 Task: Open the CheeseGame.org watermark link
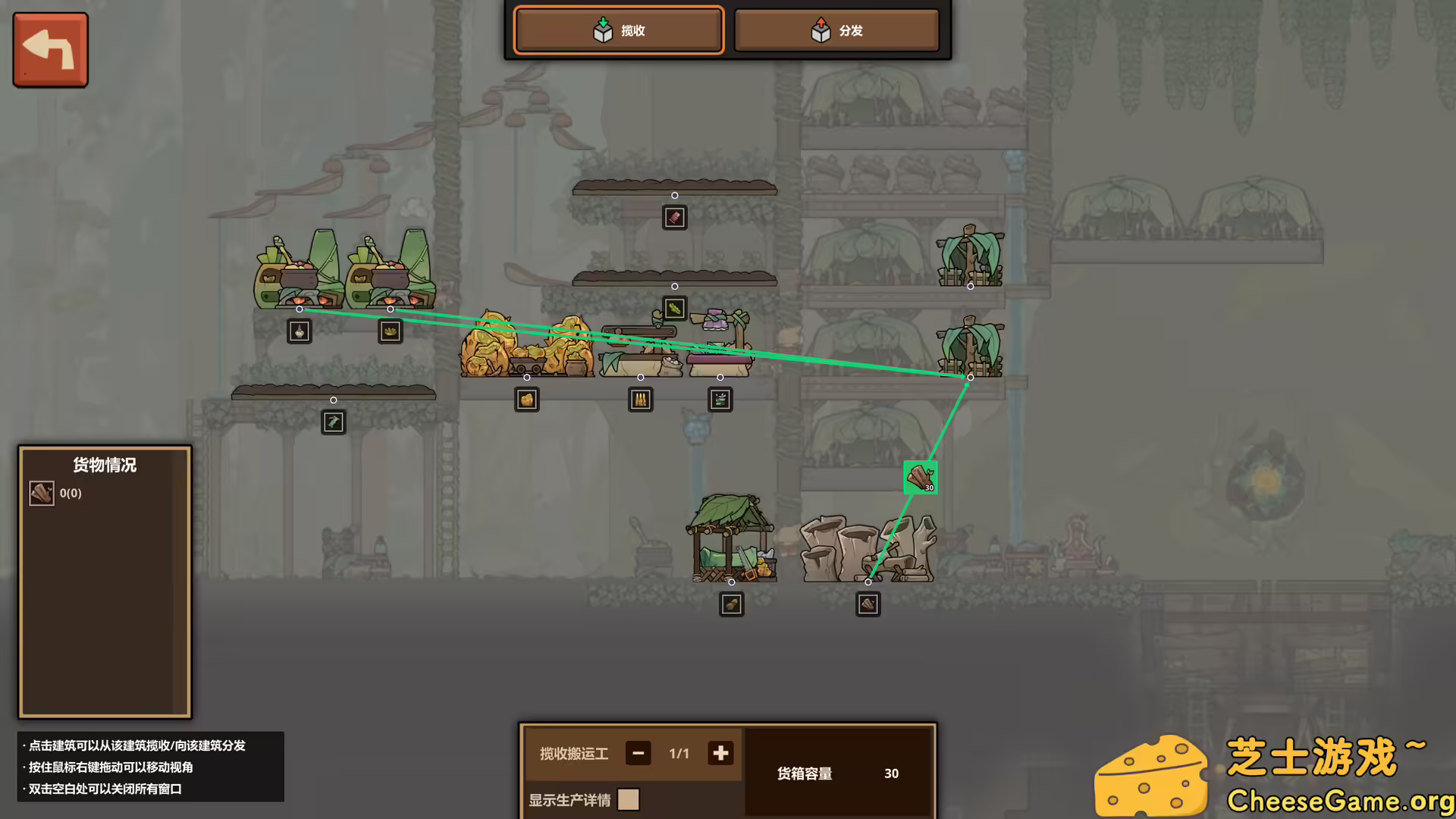point(1335,799)
